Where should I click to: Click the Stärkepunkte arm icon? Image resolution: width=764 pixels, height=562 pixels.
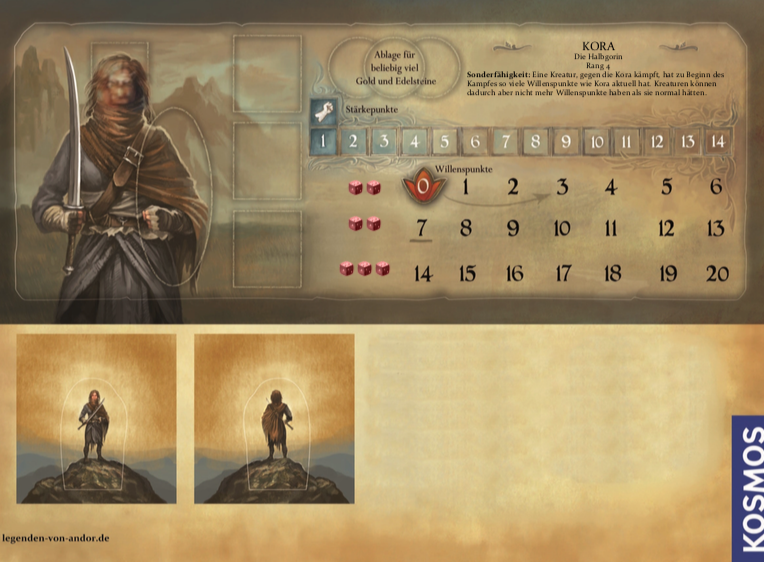323,110
